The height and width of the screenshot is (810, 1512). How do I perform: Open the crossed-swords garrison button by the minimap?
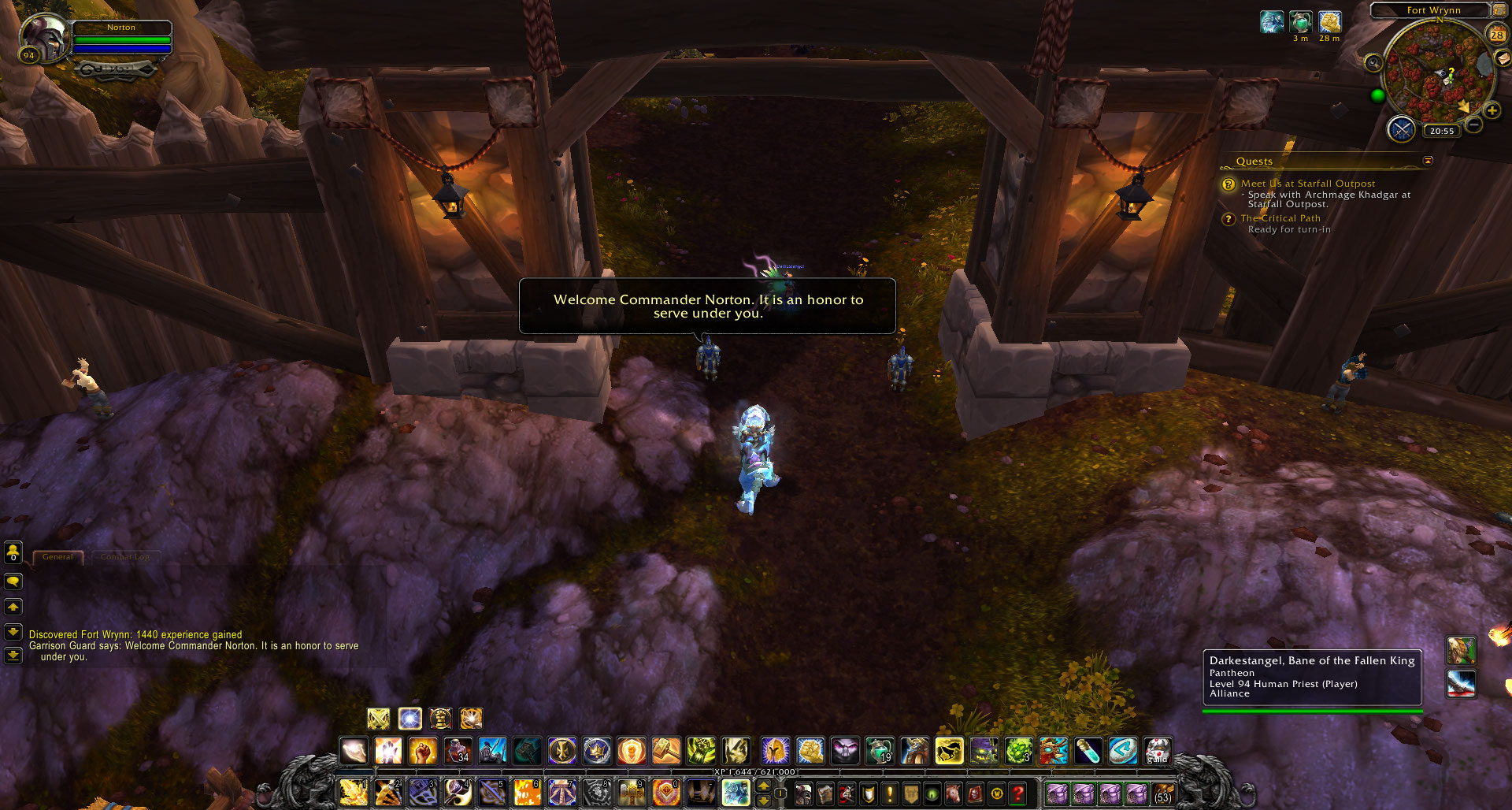pos(1402,128)
